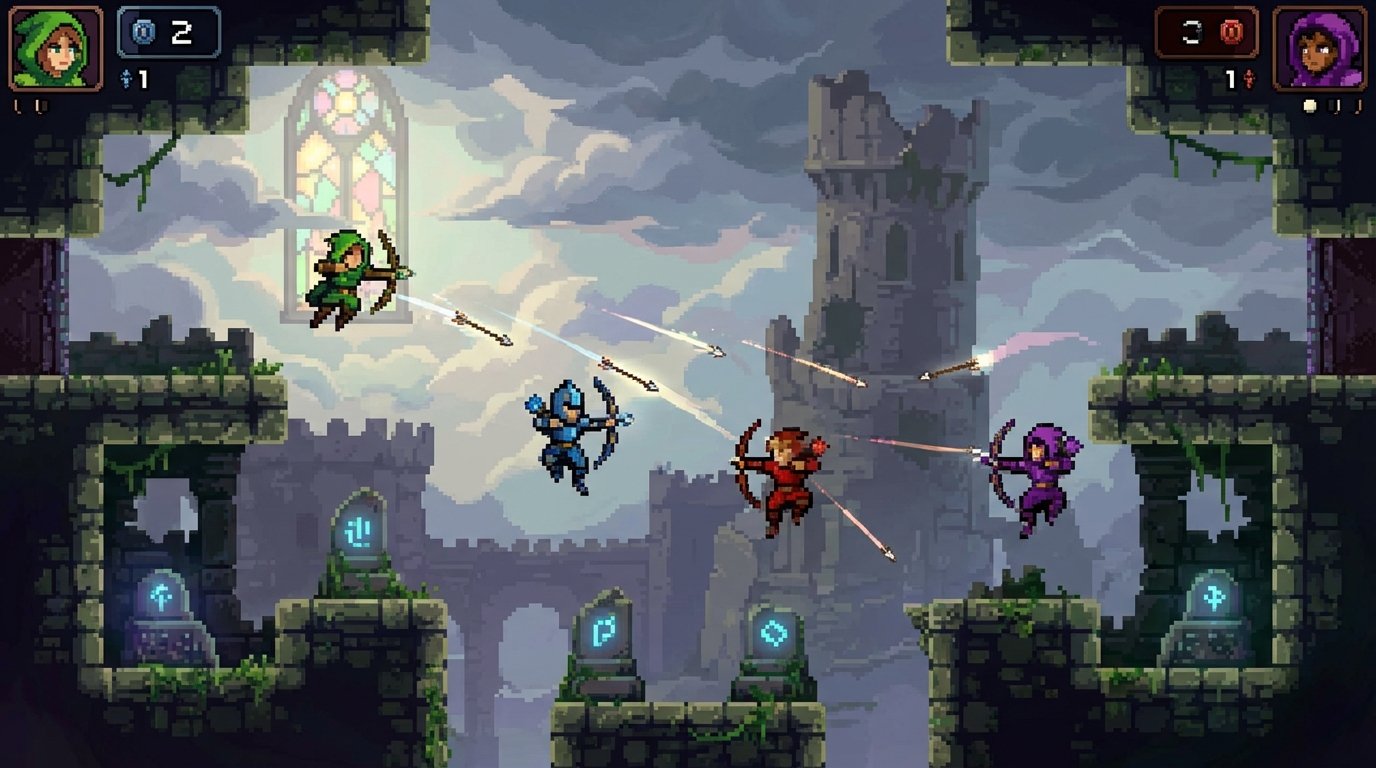Click the blue arrow-count icon beside the left portrait
The width and height of the screenshot is (1376, 768).
point(126,78)
